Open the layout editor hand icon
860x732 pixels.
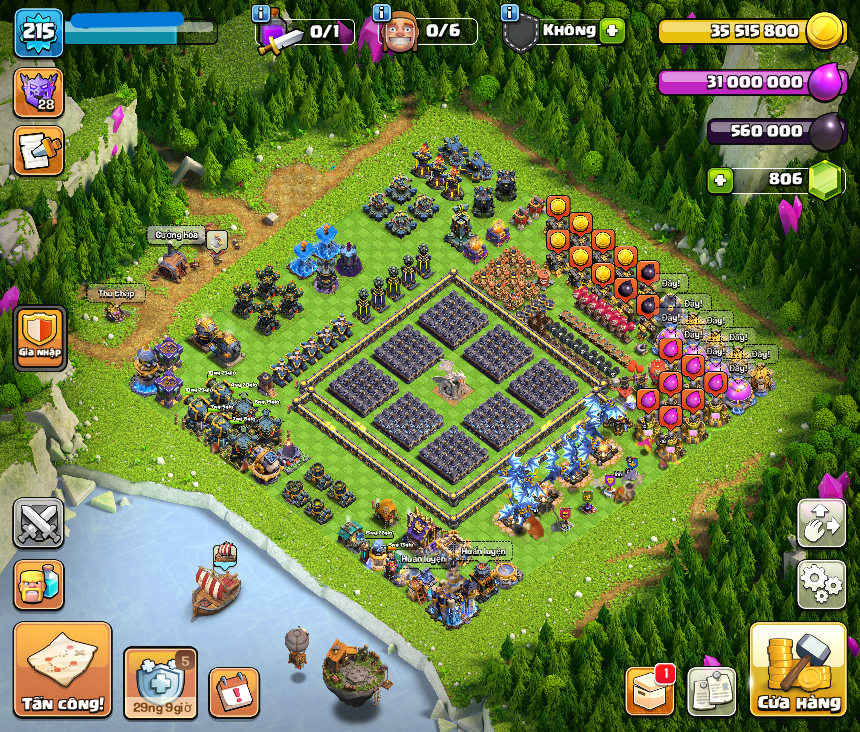[x=821, y=523]
